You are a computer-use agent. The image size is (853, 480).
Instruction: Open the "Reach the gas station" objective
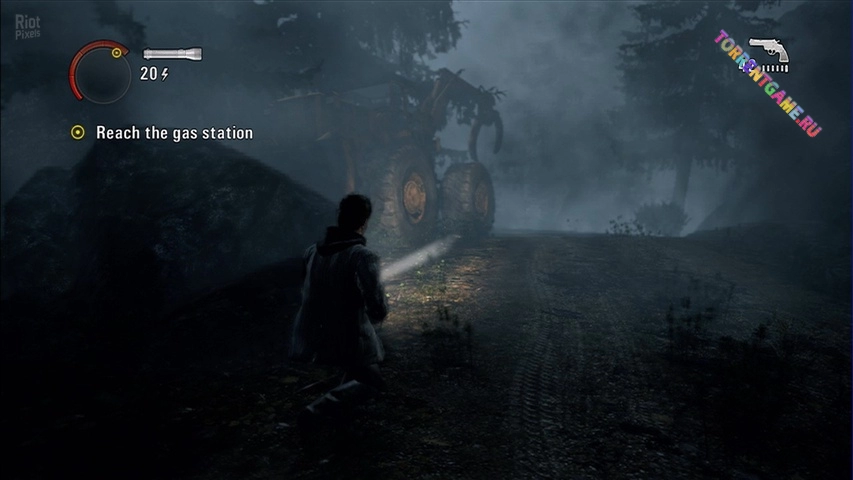coord(174,133)
